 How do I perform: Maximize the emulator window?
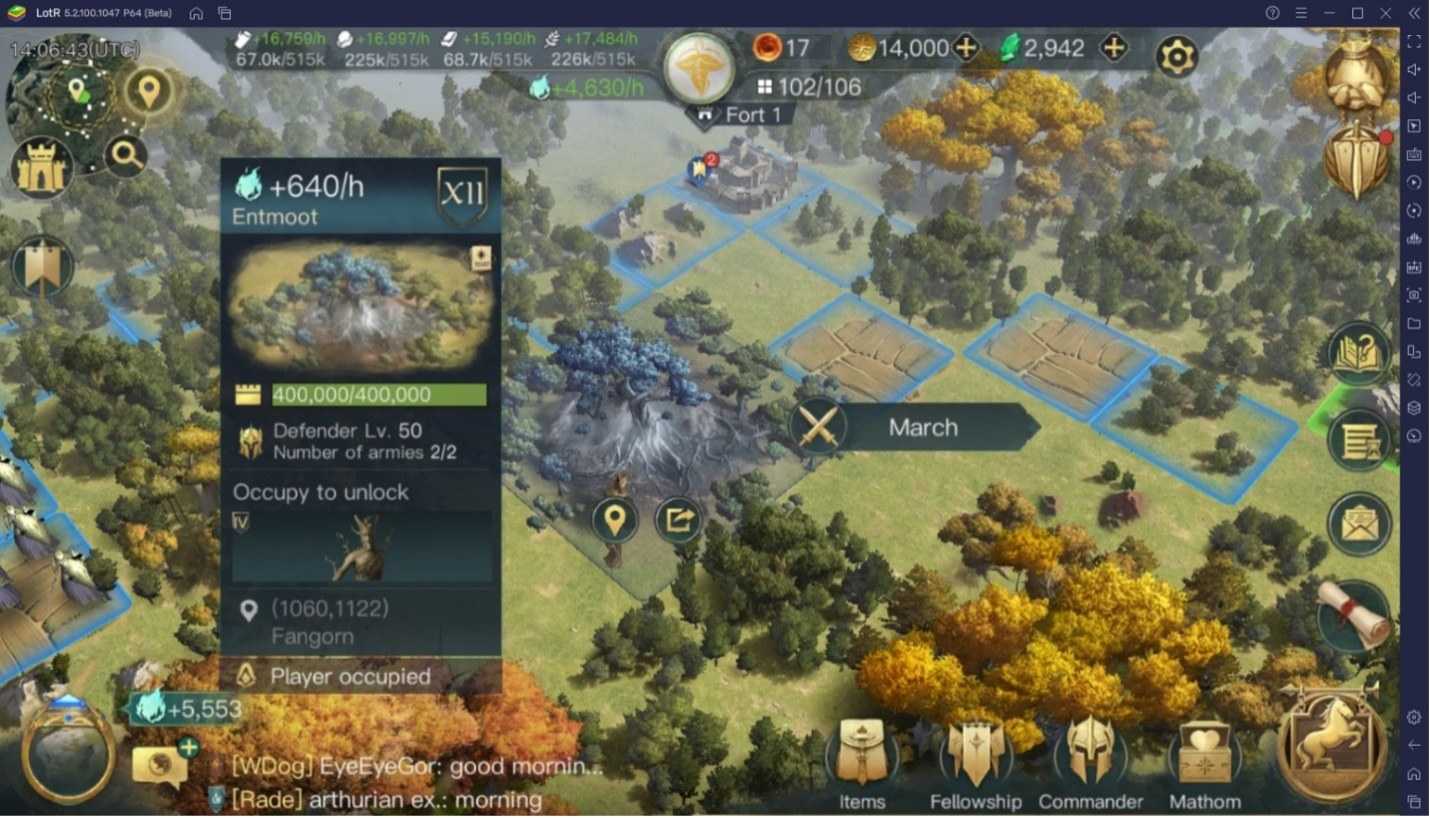(x=1357, y=13)
